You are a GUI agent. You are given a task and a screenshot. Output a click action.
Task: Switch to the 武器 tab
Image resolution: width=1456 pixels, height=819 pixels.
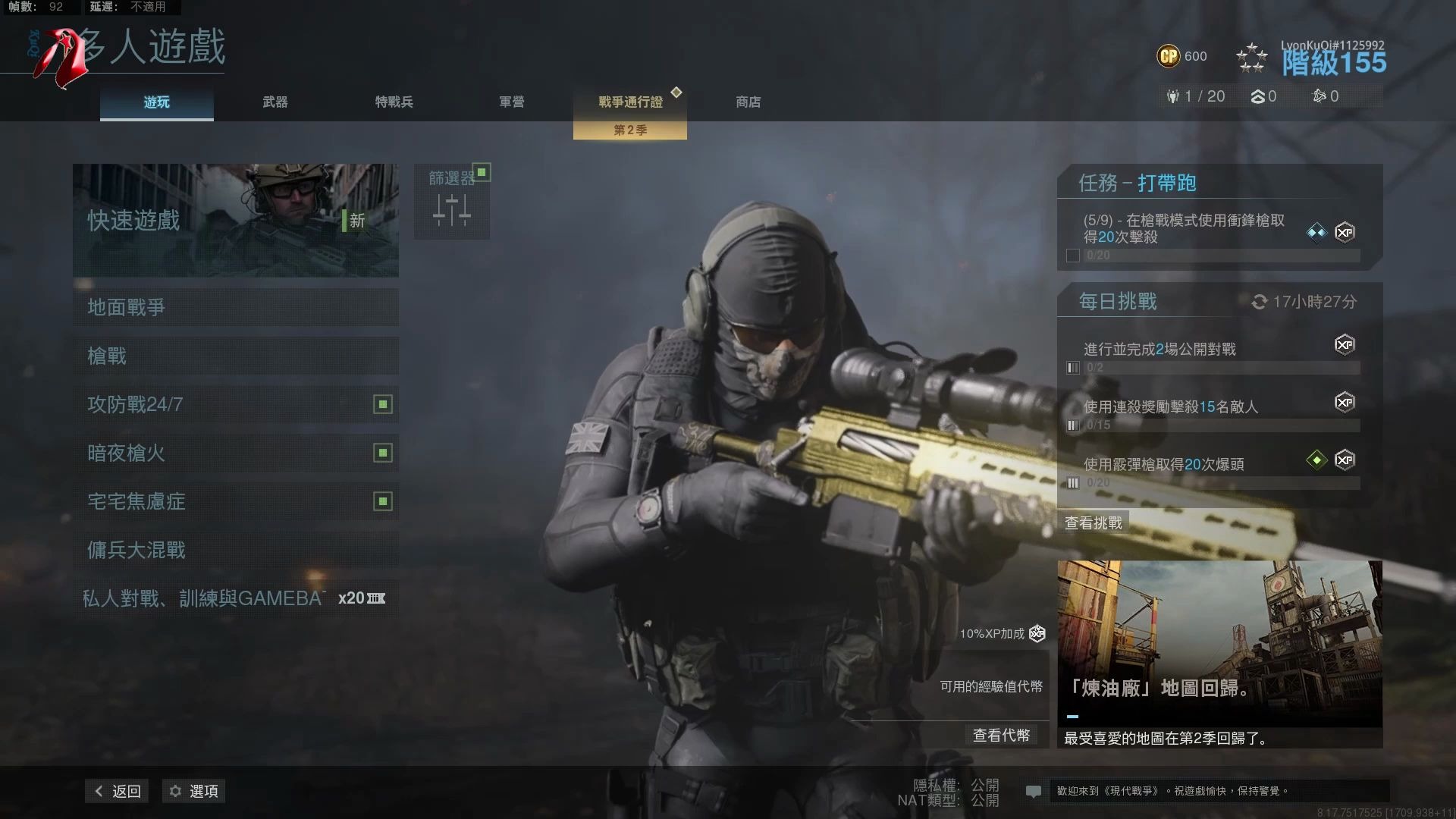coord(275,102)
